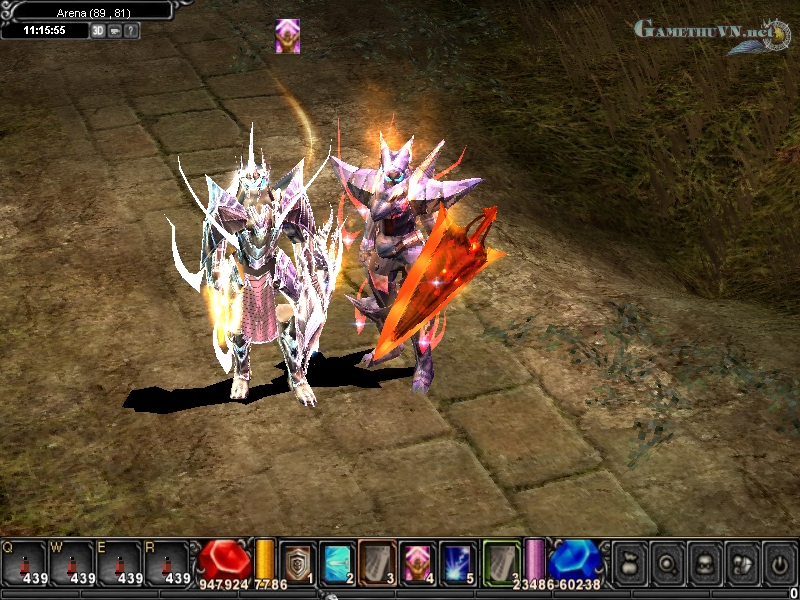Open the character face button
Viewport: 800px width, 600px height.
704,562
